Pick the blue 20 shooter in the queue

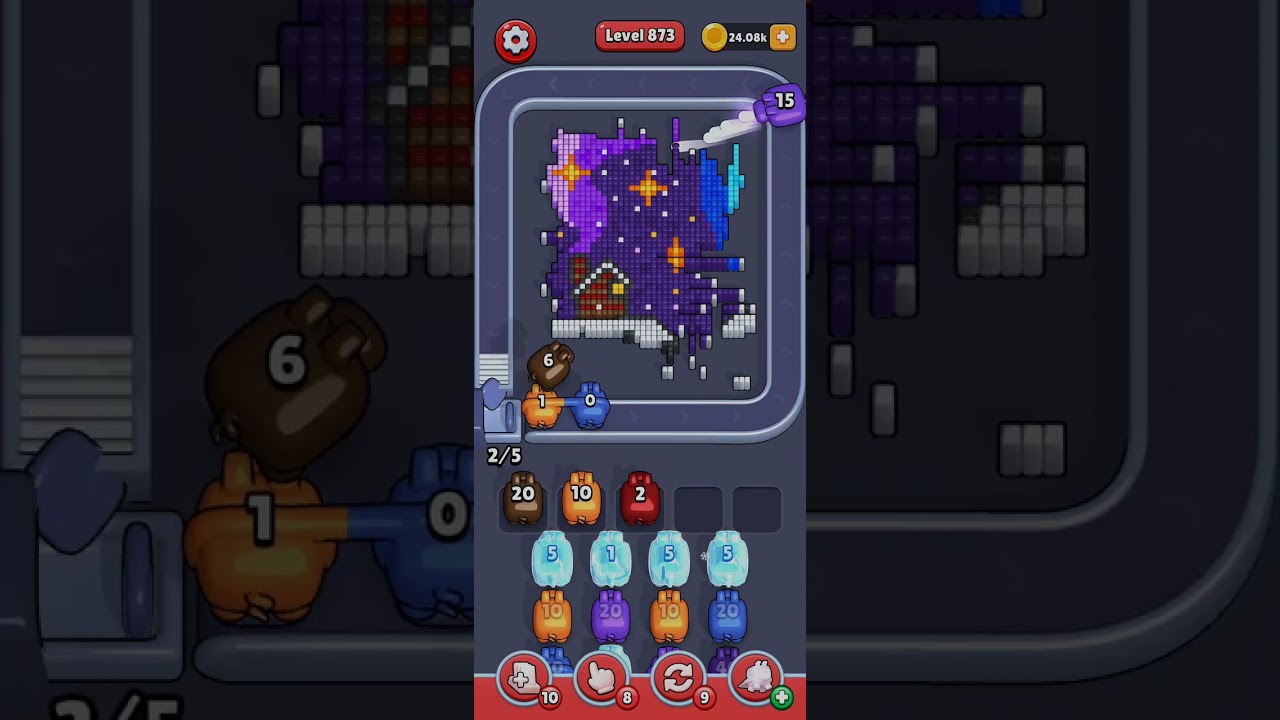point(727,616)
